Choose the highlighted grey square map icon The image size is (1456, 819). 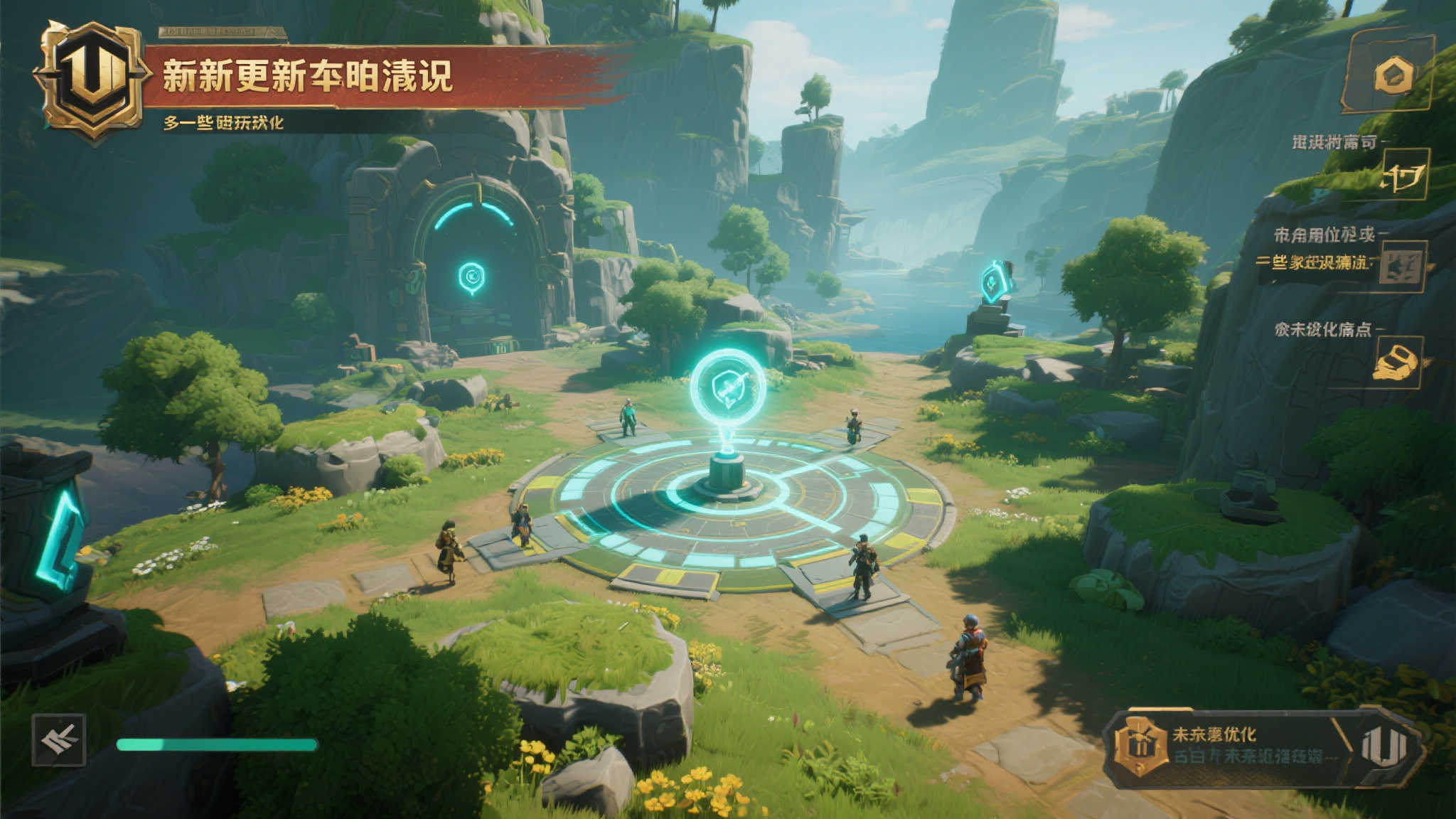[x=1401, y=267]
